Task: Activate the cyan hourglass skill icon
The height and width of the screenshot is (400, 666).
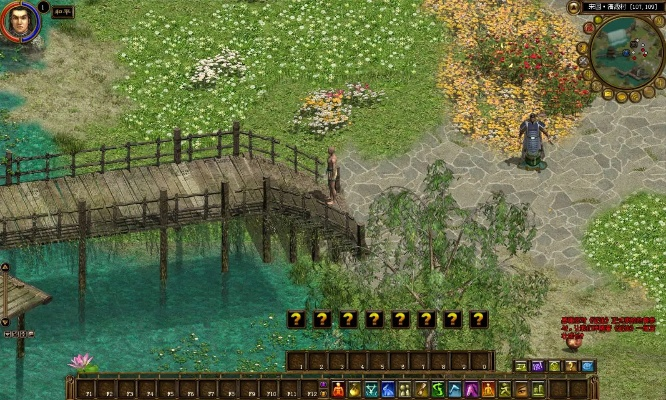Action: (372, 389)
